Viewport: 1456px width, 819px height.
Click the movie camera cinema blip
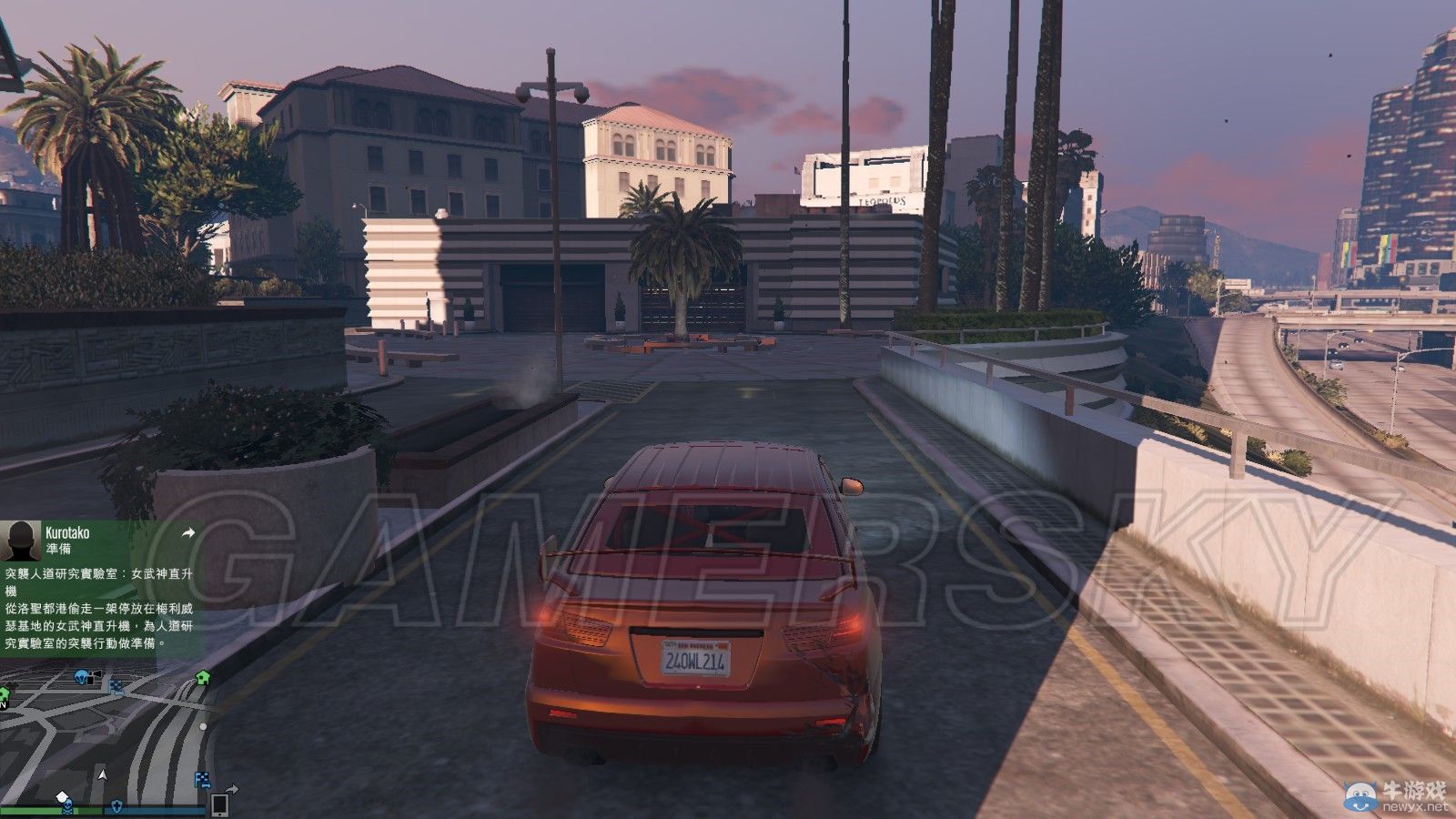click(x=95, y=675)
